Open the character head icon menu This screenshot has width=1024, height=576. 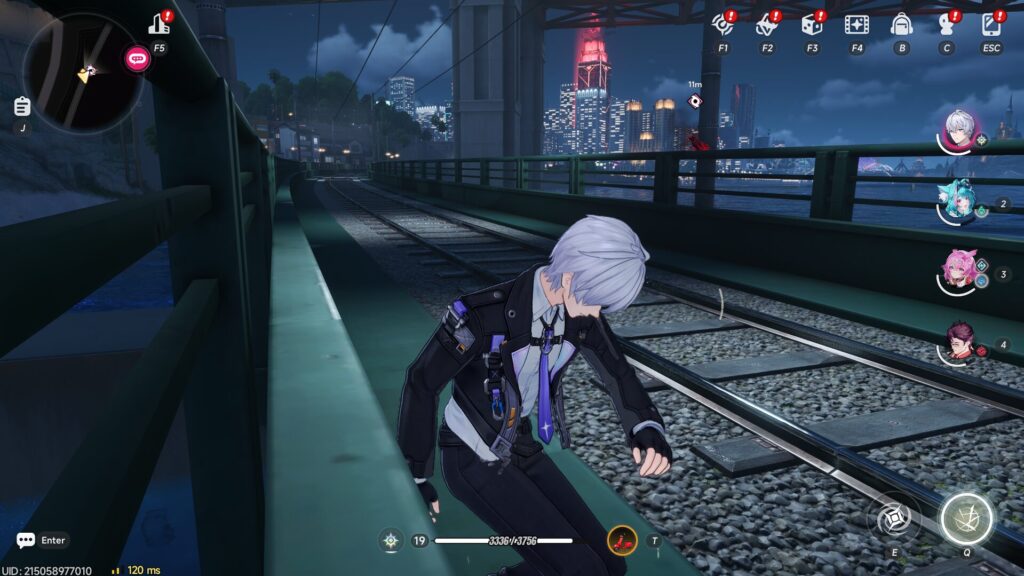point(946,24)
